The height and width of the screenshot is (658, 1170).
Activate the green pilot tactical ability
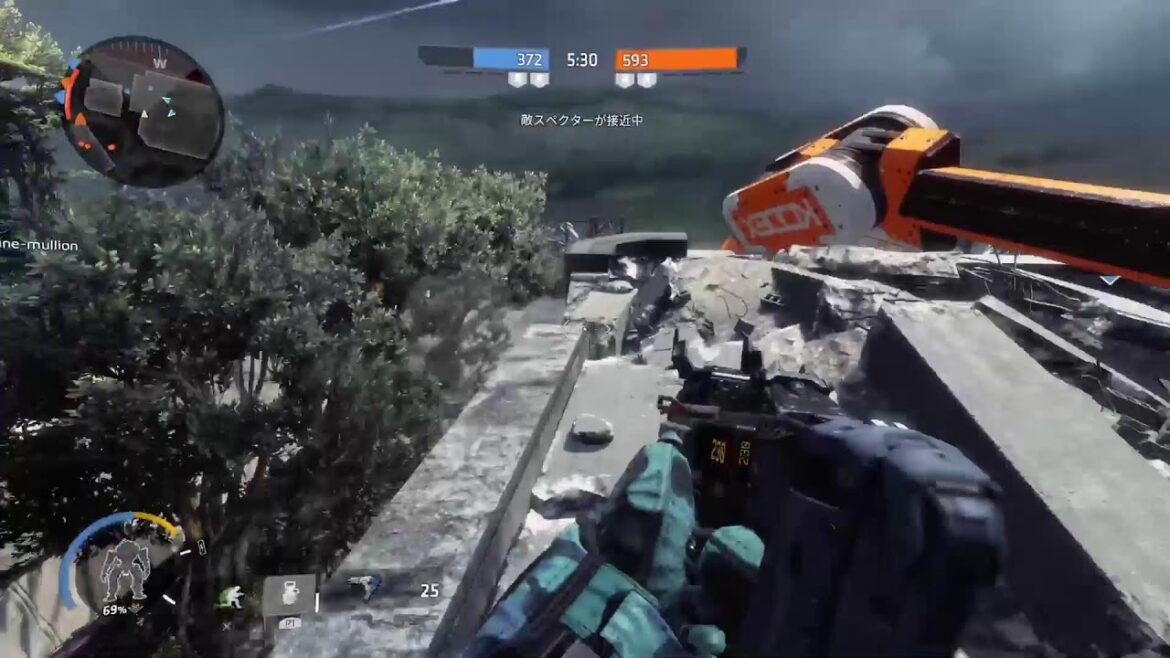tap(231, 597)
